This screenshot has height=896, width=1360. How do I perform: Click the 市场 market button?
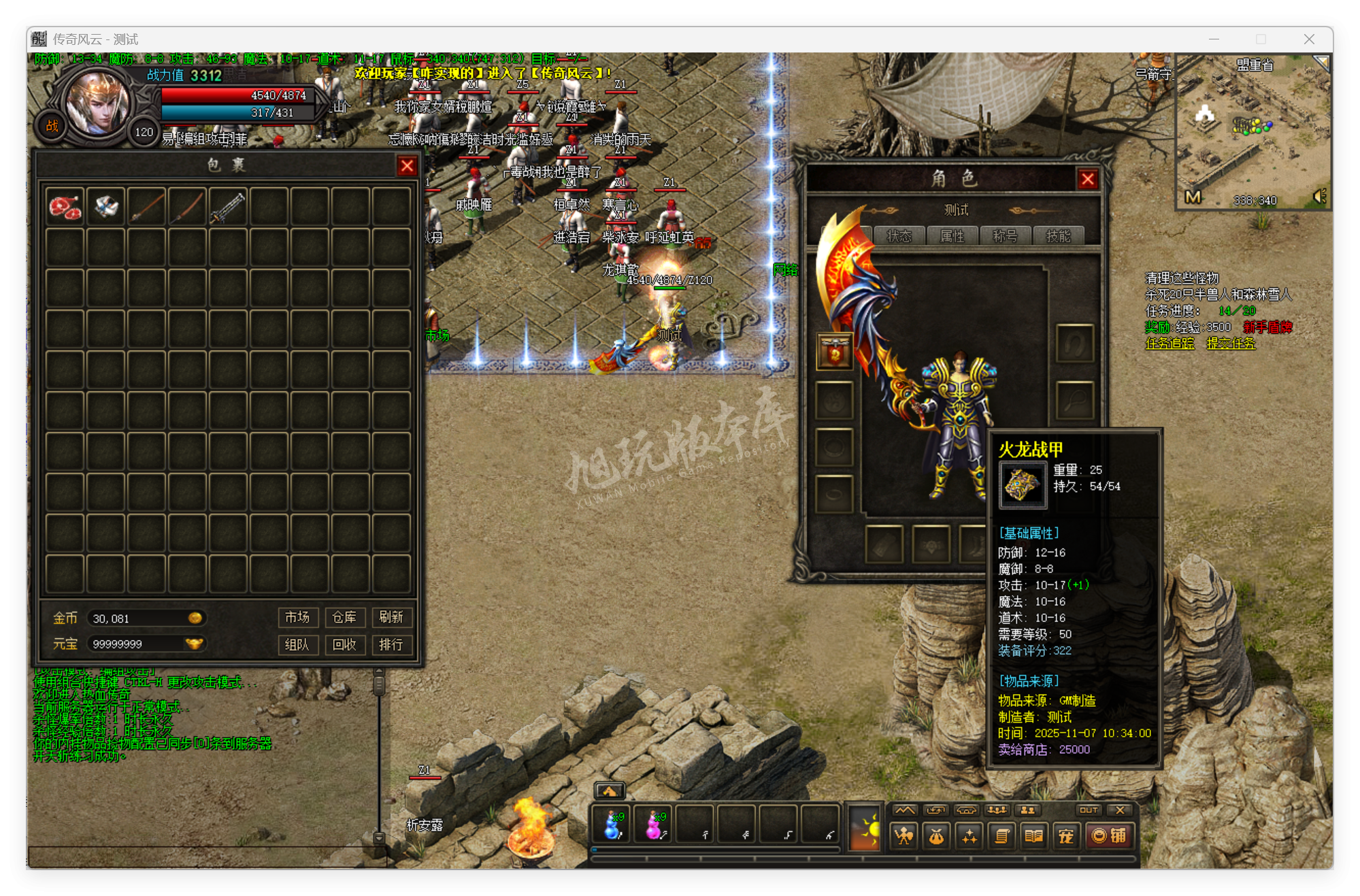point(298,618)
